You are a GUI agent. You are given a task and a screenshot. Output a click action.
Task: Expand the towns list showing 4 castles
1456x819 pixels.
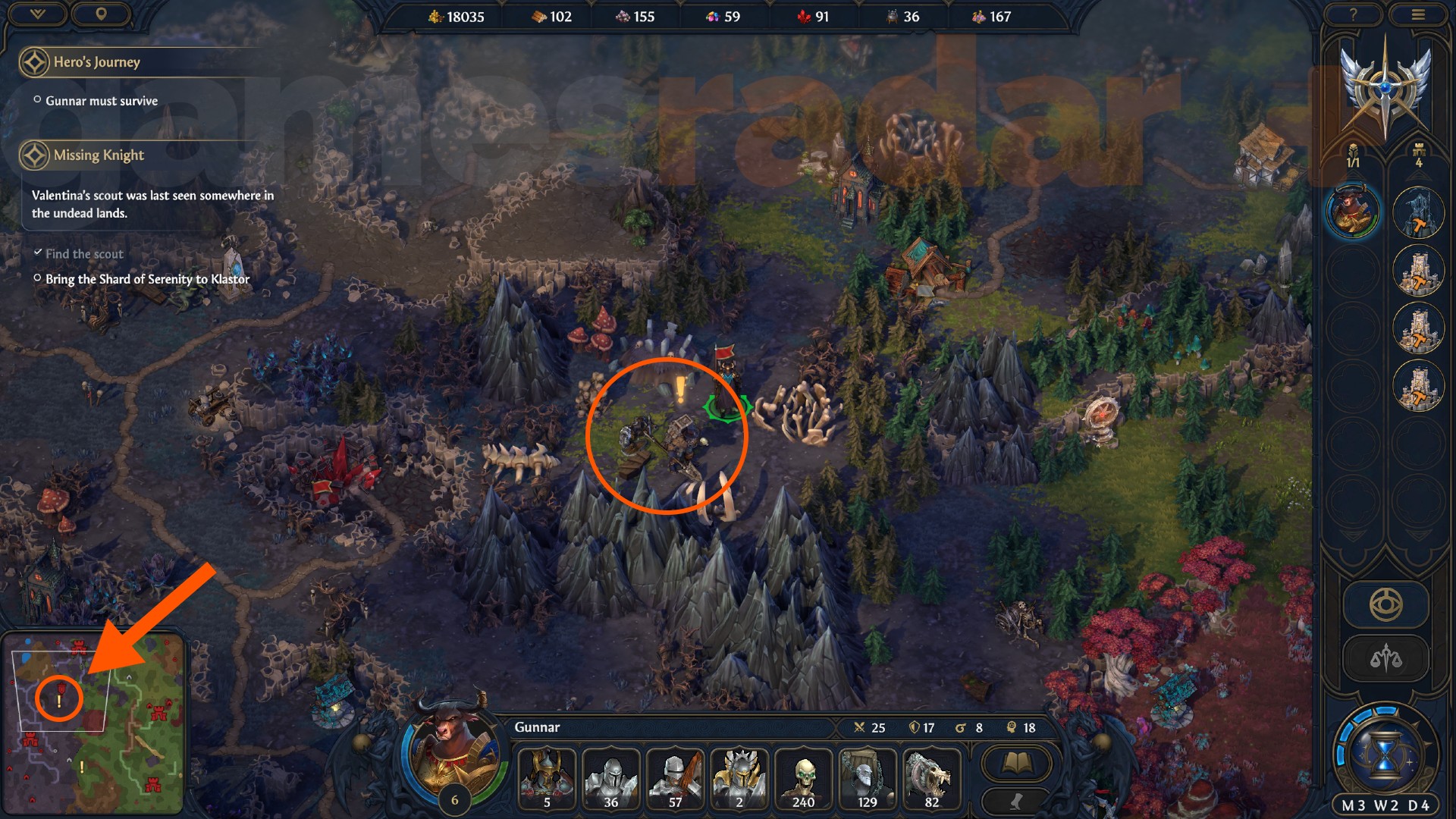pos(1417,152)
